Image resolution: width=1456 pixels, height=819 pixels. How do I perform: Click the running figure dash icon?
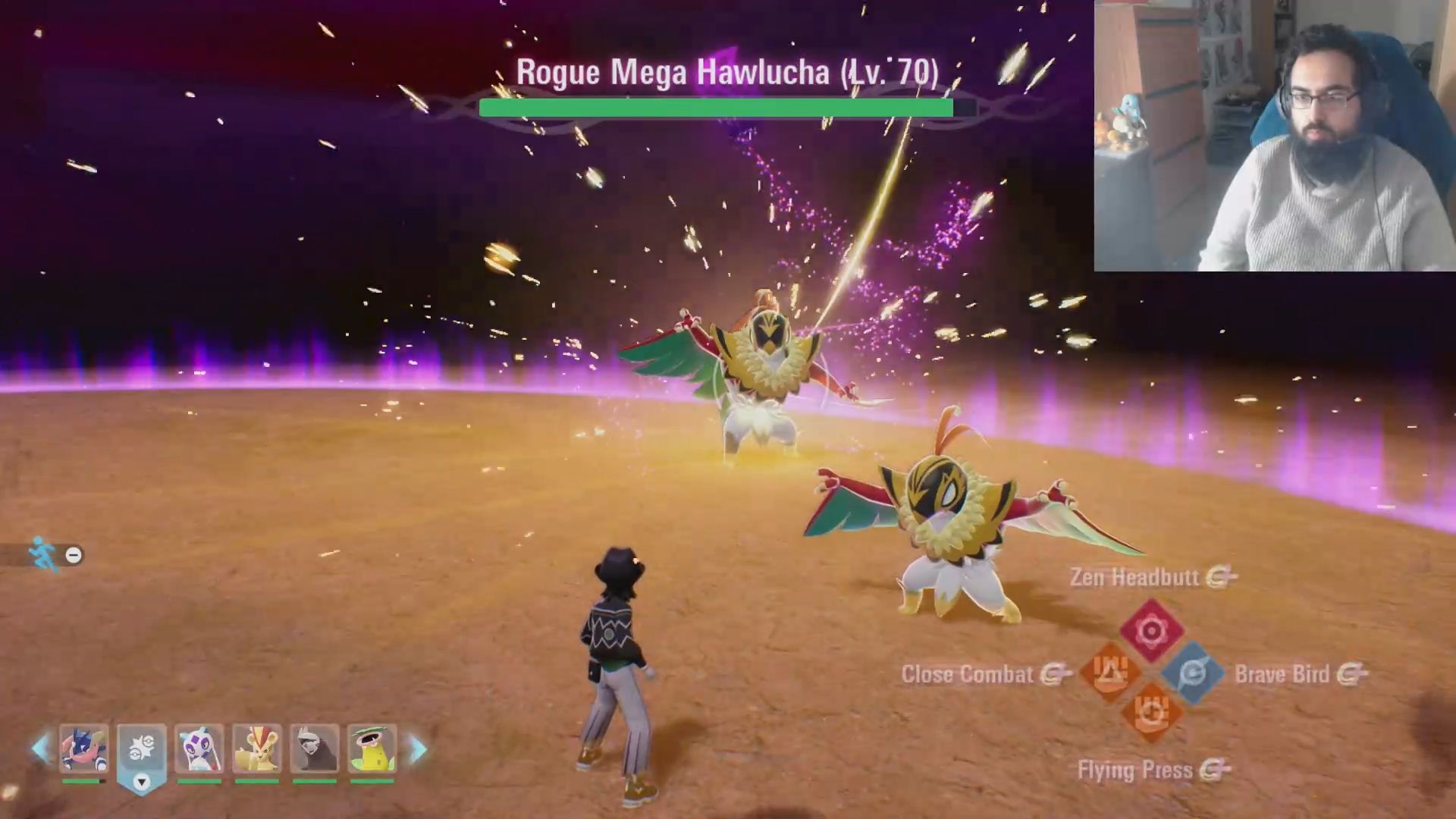coord(43,554)
